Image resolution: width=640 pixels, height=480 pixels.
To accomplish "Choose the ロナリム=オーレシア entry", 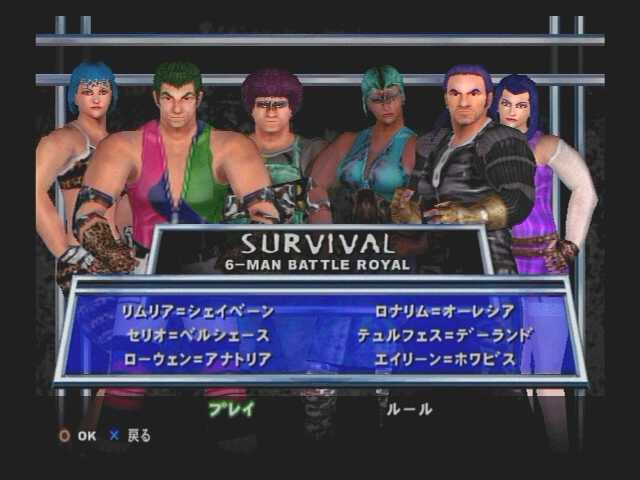I will 445,311.
